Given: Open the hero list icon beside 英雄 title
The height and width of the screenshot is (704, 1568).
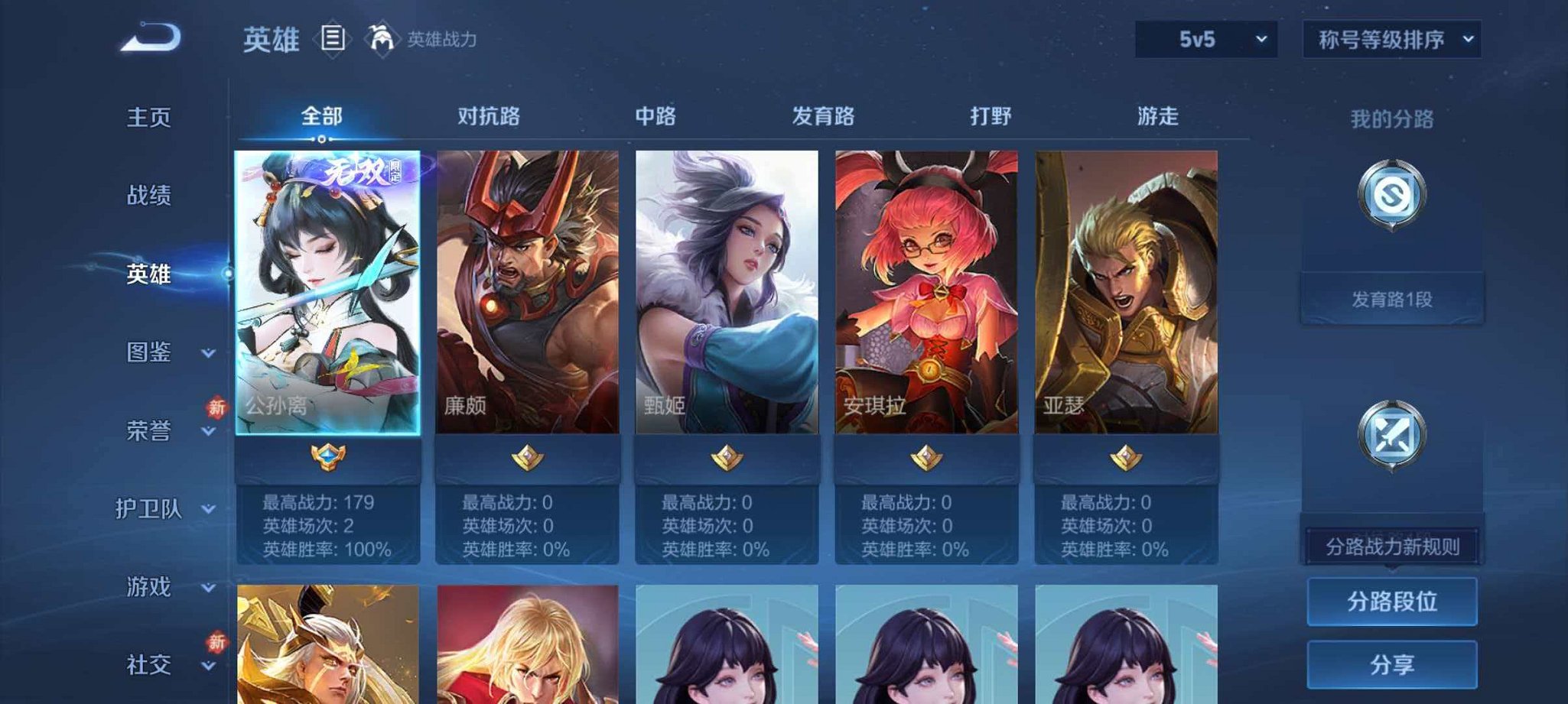Looking at the screenshot, I should 334,37.
